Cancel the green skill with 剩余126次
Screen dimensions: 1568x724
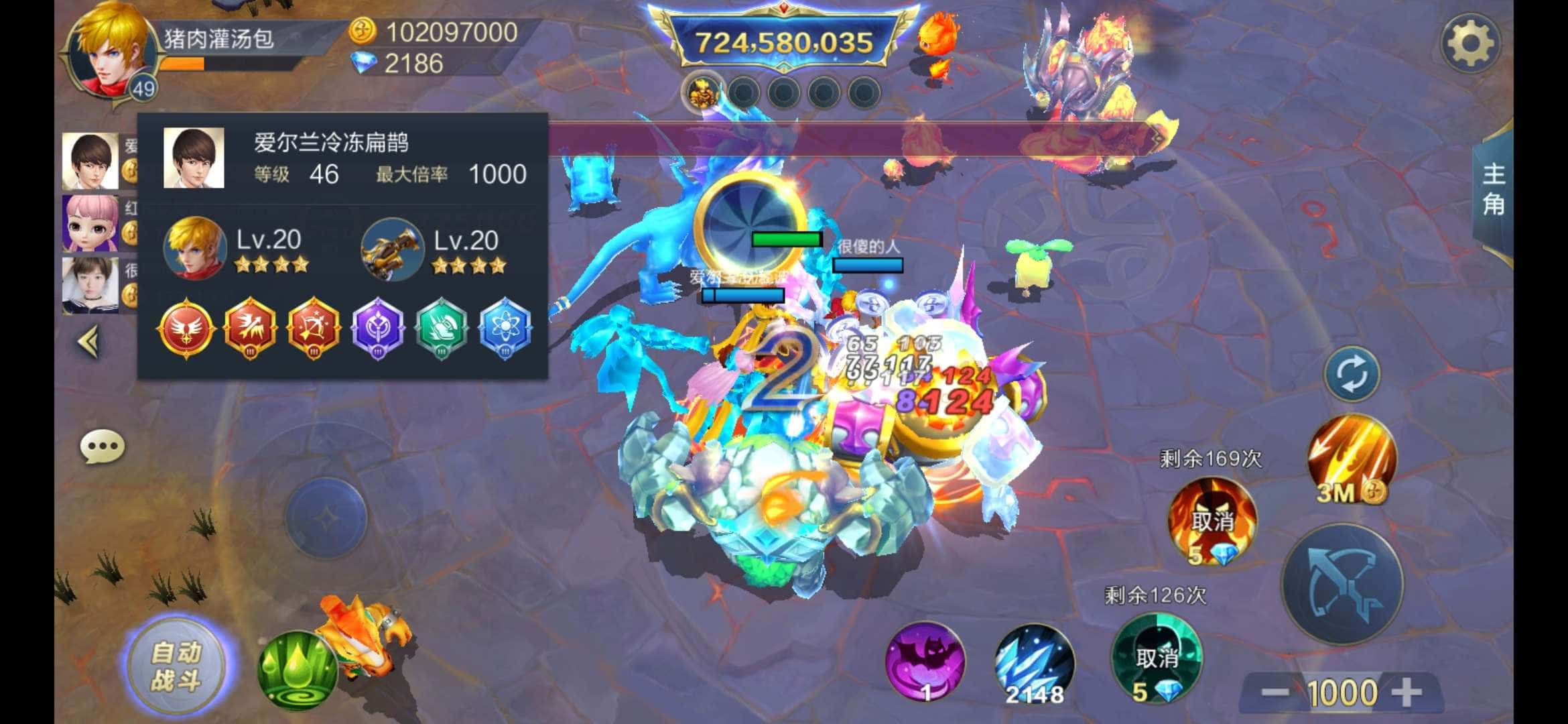point(1157,658)
